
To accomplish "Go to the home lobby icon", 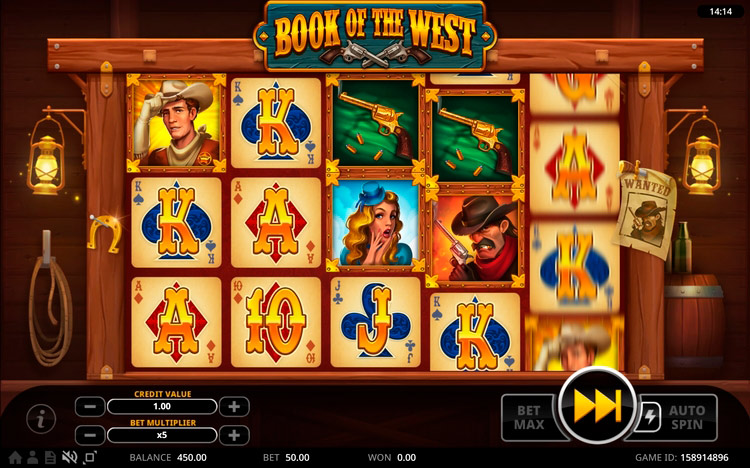I will (x=15, y=458).
